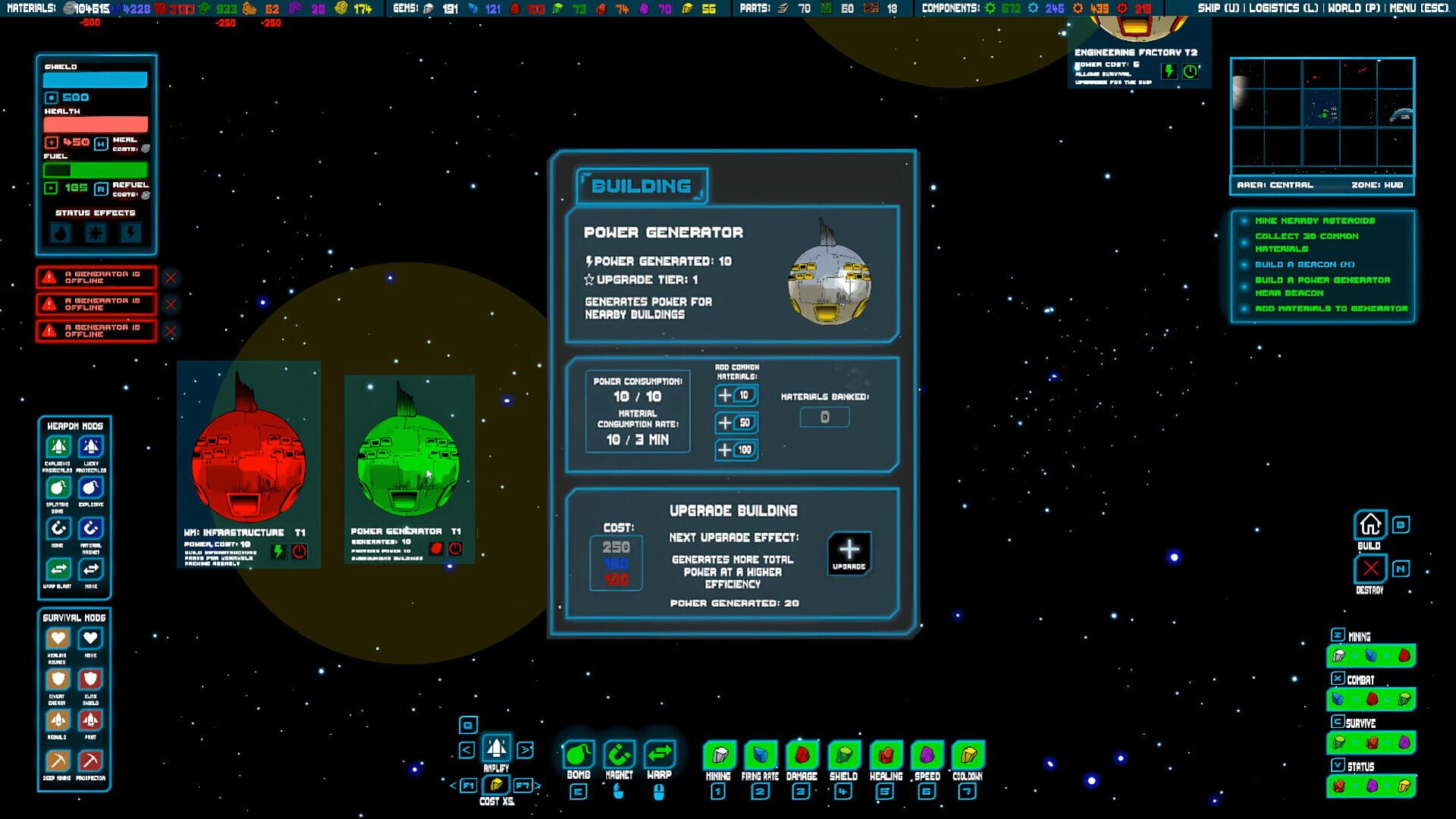Click the left arrow beside Amplify

(x=468, y=751)
